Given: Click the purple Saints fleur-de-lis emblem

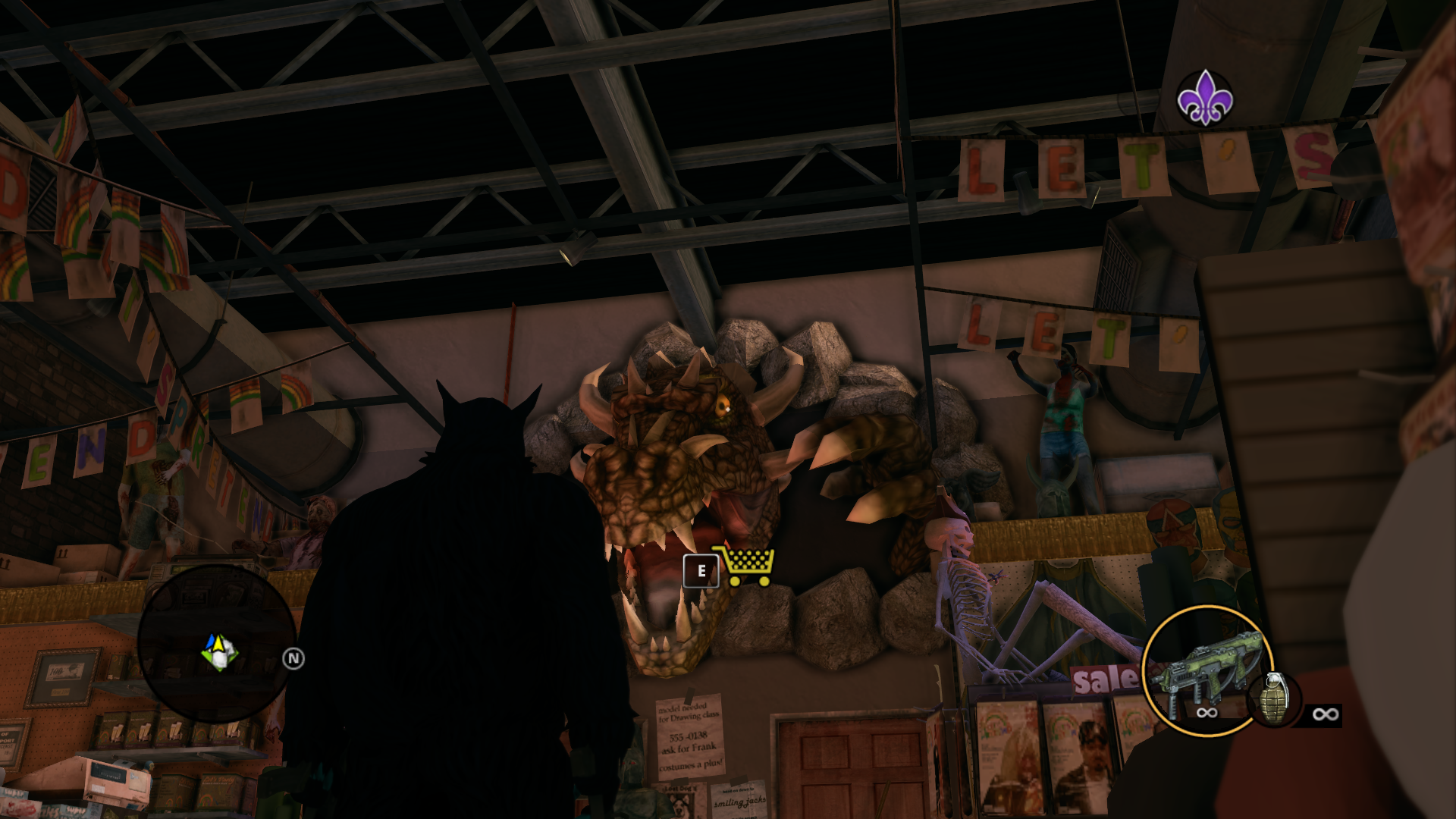Looking at the screenshot, I should pyautogui.click(x=1204, y=99).
